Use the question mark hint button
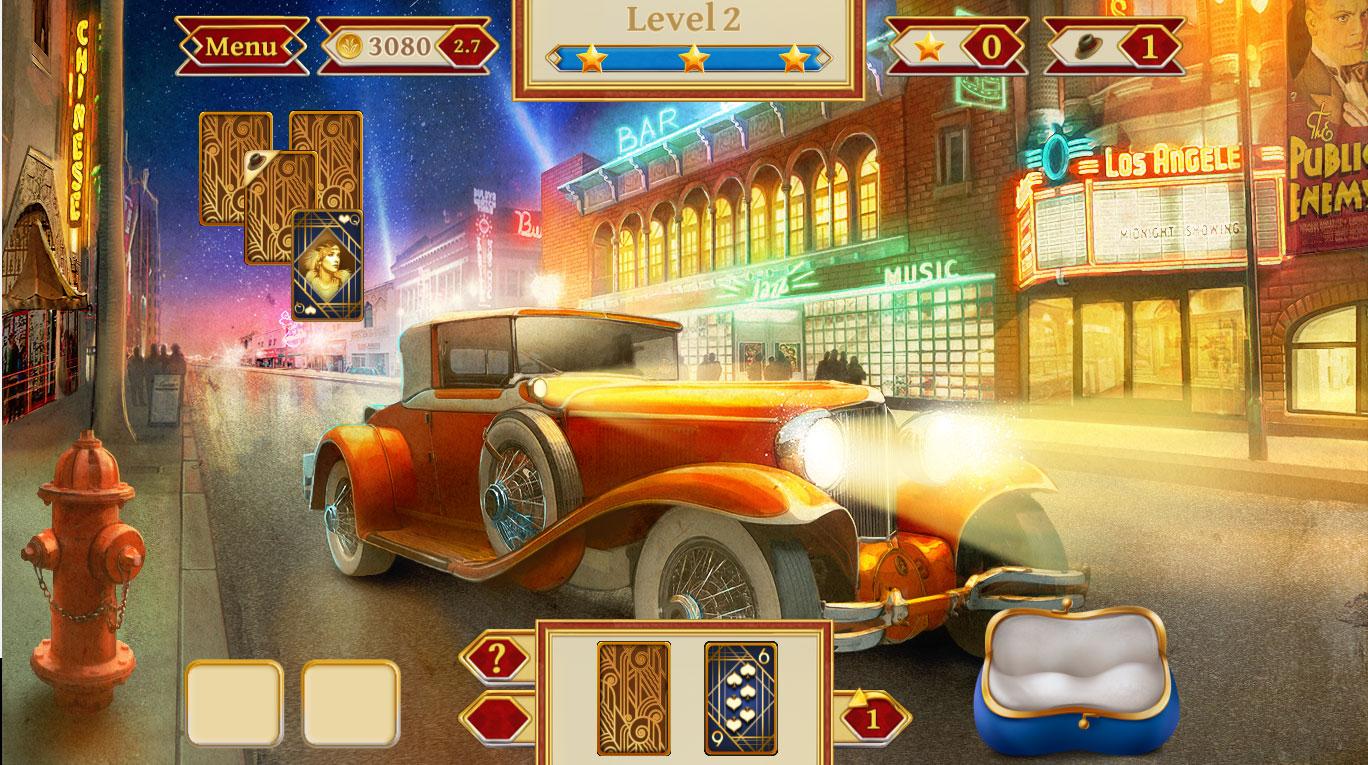 click(497, 659)
